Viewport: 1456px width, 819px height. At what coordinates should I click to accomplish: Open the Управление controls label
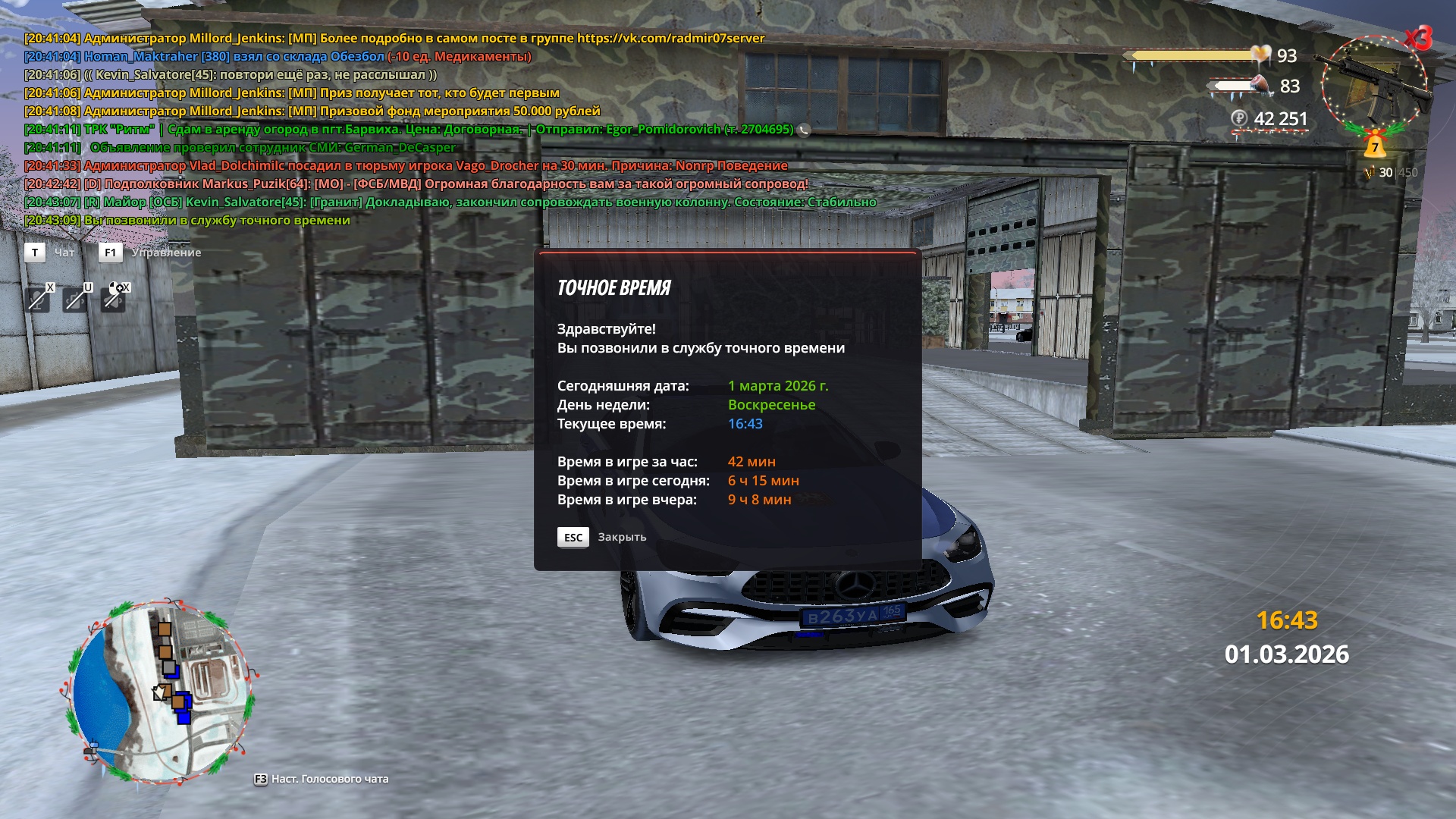click(x=166, y=253)
